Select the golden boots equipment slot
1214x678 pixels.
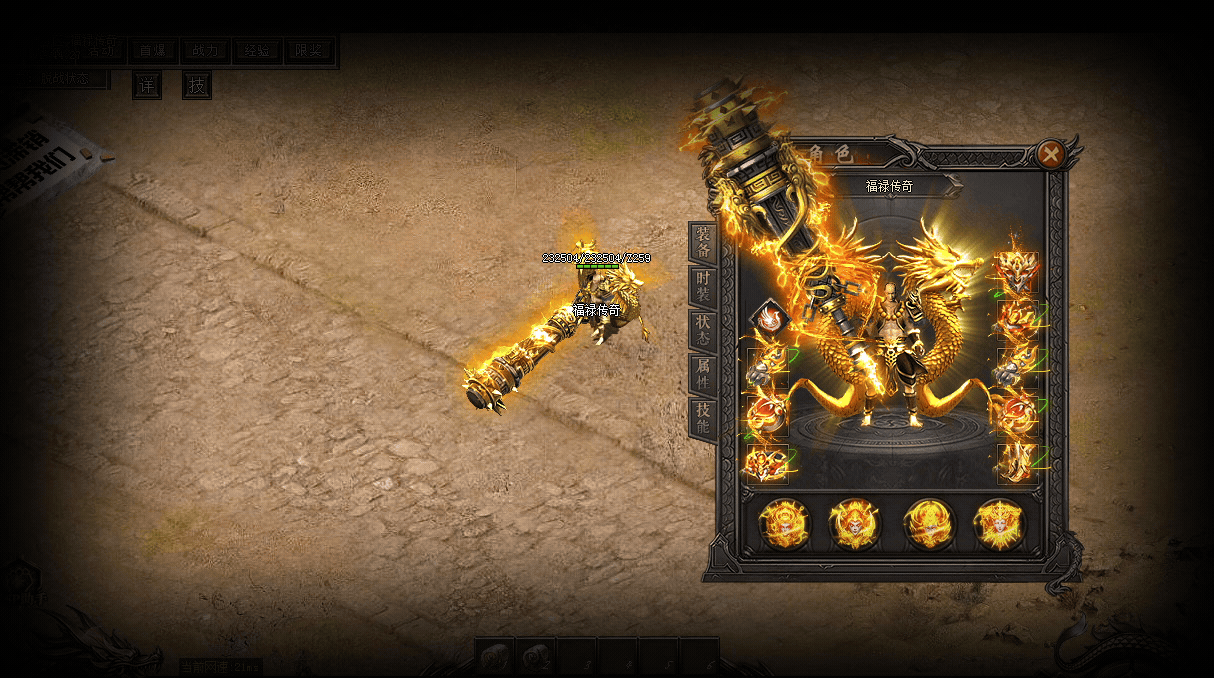click(x=1018, y=463)
